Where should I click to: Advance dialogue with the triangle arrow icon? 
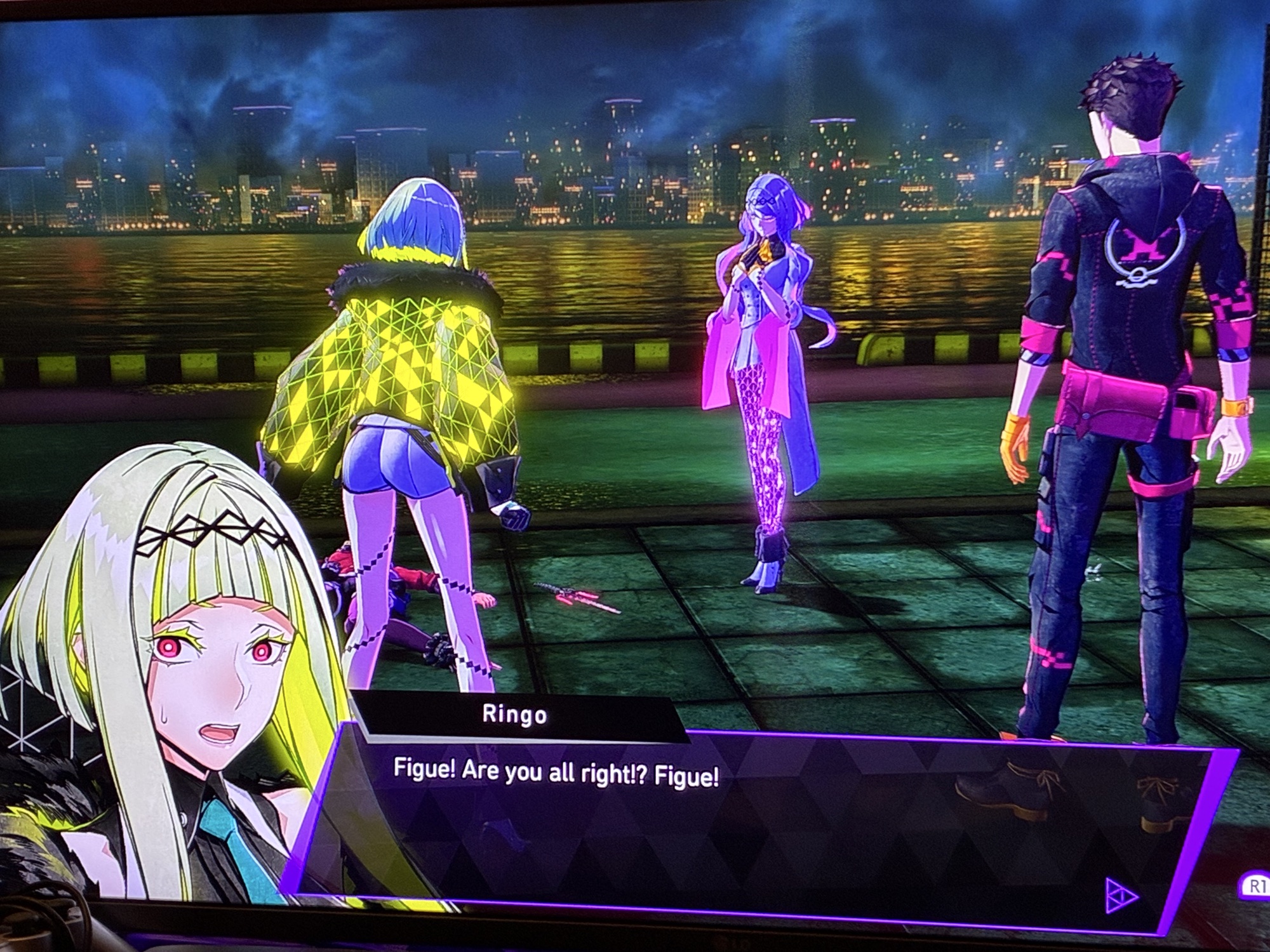(x=1121, y=896)
